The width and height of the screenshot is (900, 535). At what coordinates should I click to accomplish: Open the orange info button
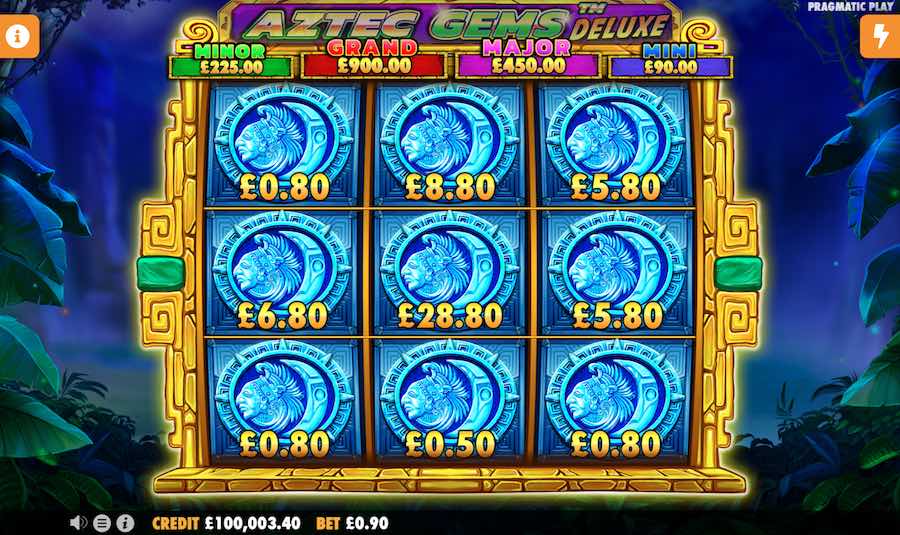[19, 37]
